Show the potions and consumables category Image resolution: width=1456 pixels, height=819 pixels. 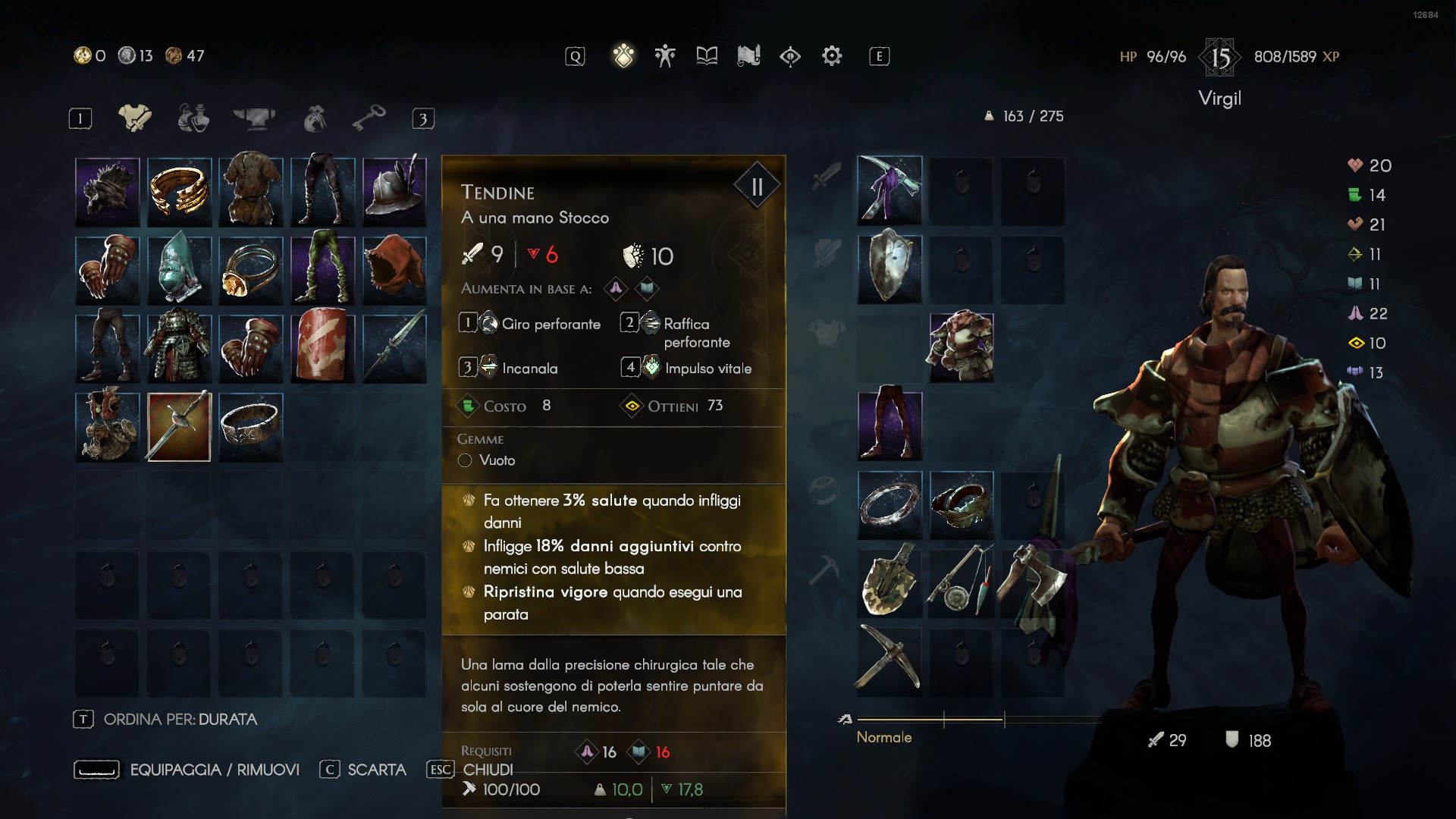click(x=193, y=118)
